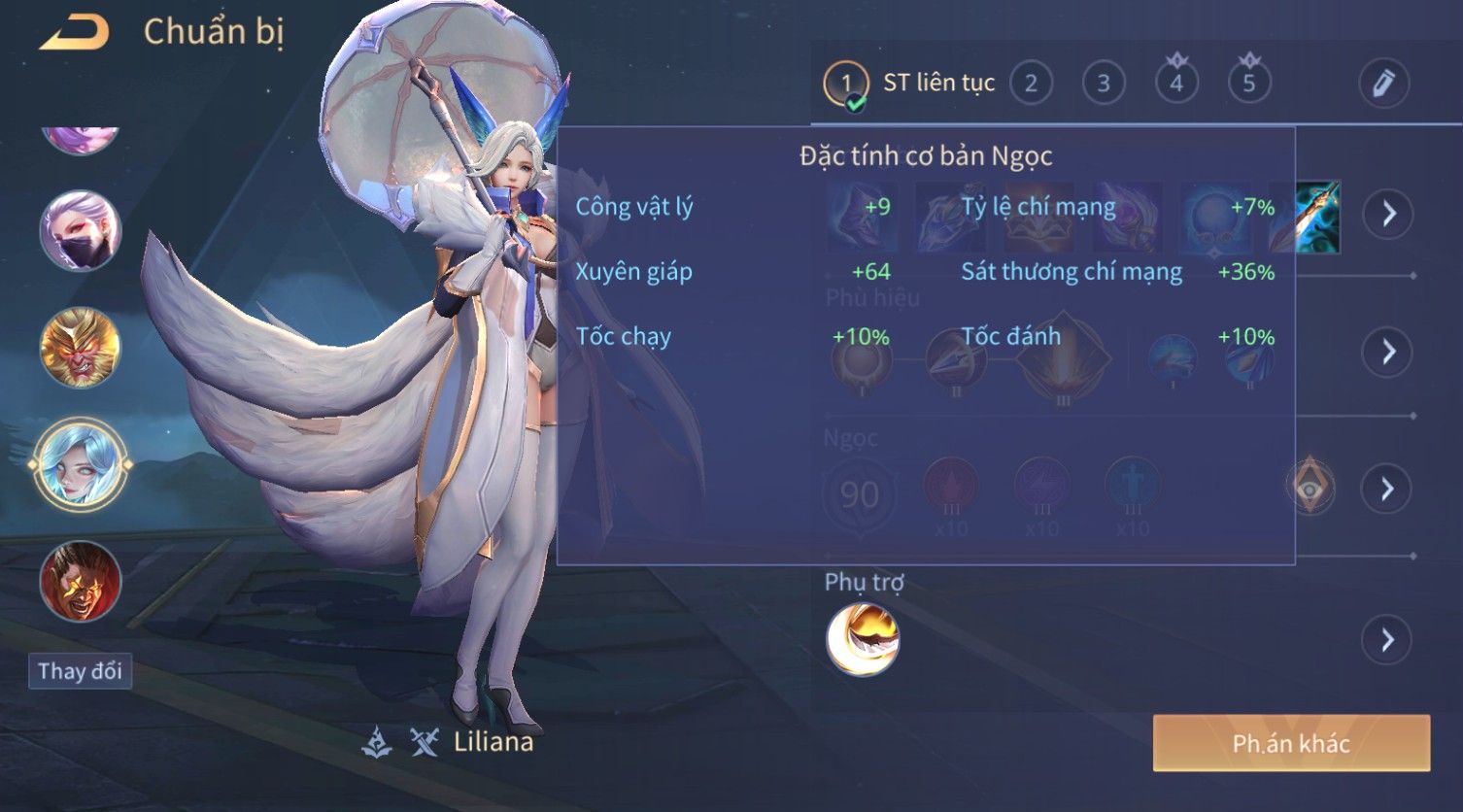Select the ST liên tục preset 1
Viewport: 1463px width, 812px height.
(846, 84)
